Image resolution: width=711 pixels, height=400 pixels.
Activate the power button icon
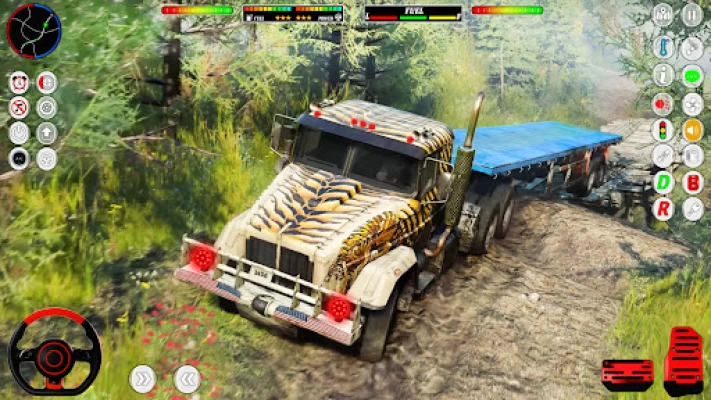[19, 132]
